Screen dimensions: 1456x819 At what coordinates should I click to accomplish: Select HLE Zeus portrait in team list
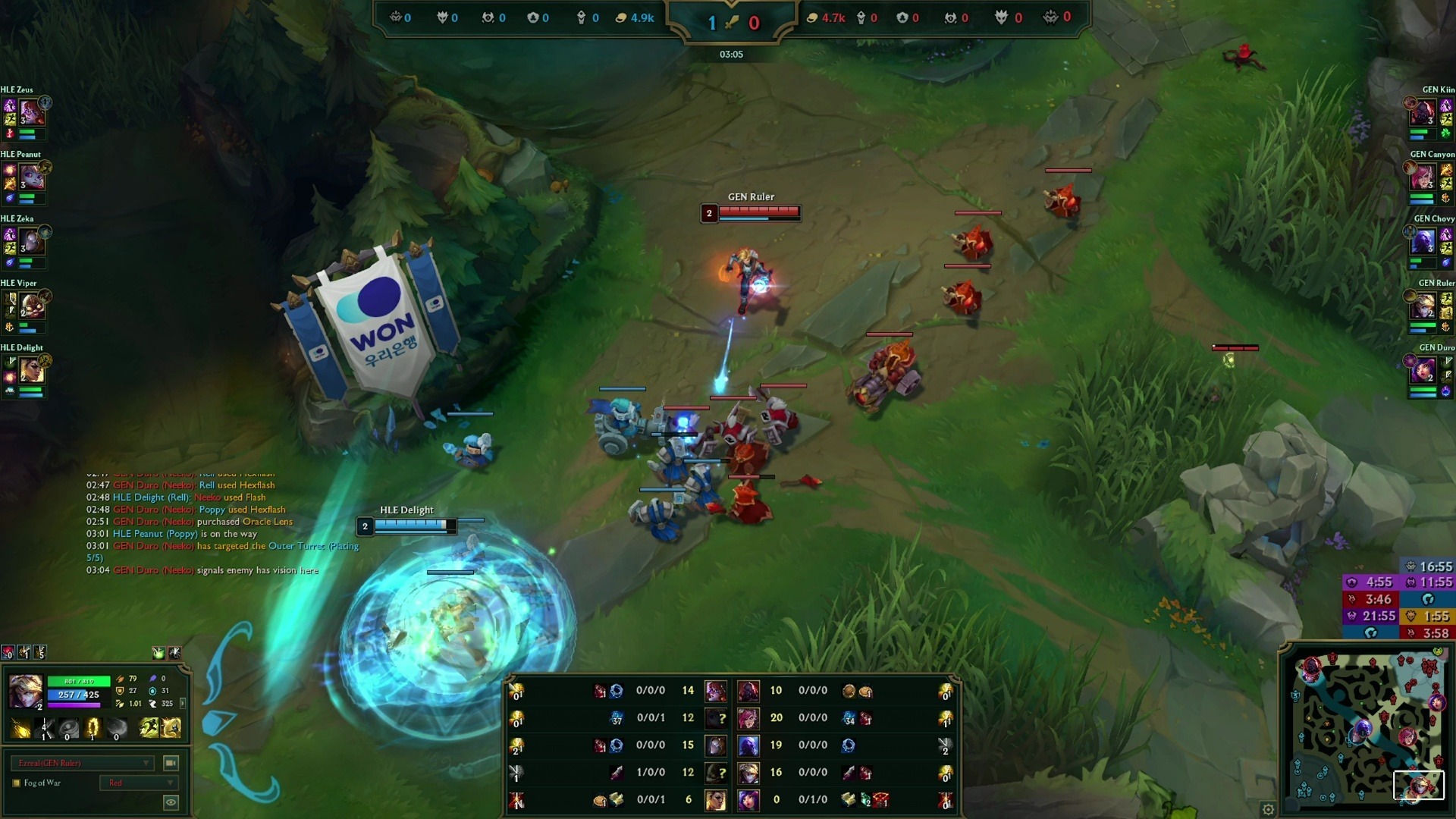pos(31,114)
